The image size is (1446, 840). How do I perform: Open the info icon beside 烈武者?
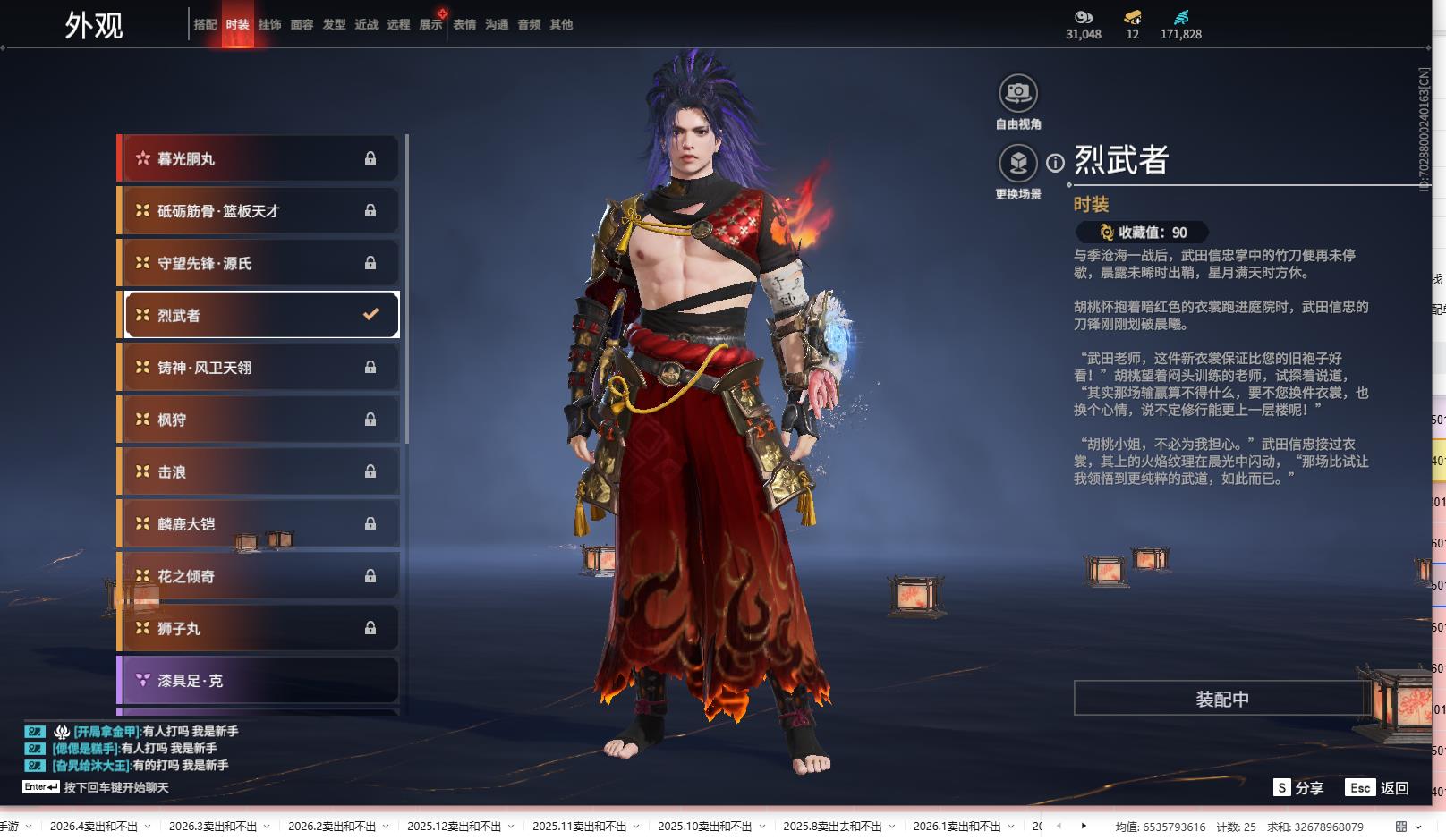[1056, 163]
